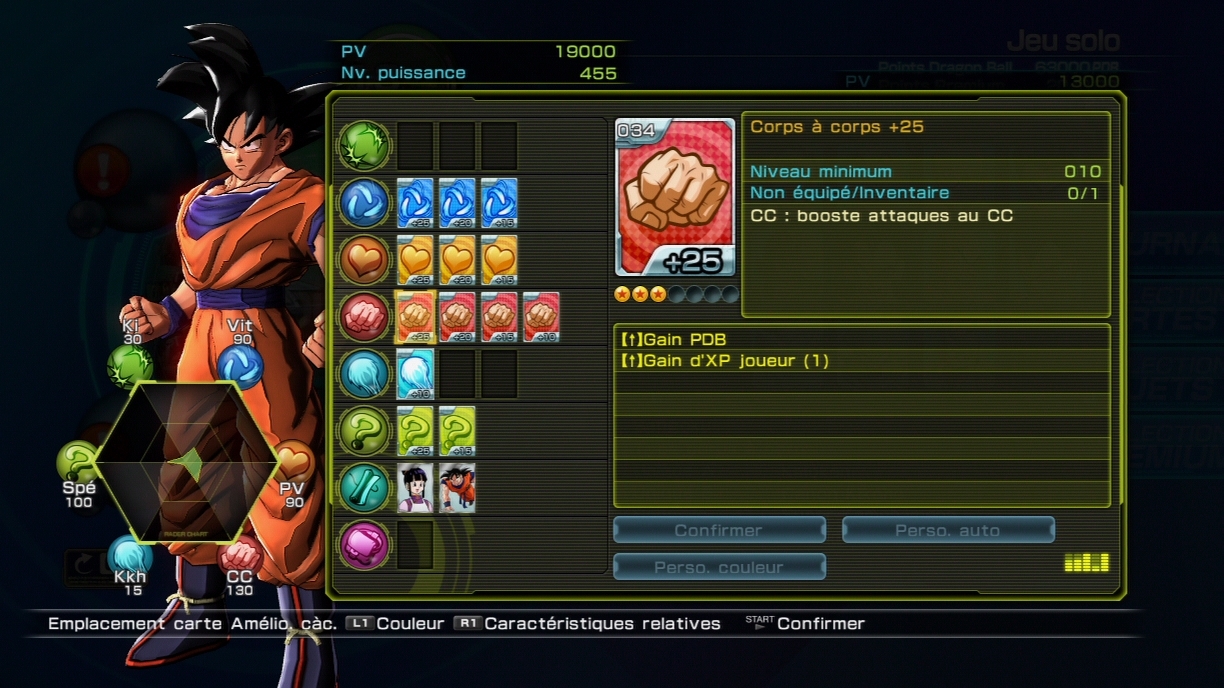Choose the flying Goku character card
This screenshot has height=688, width=1224.
[x=457, y=488]
